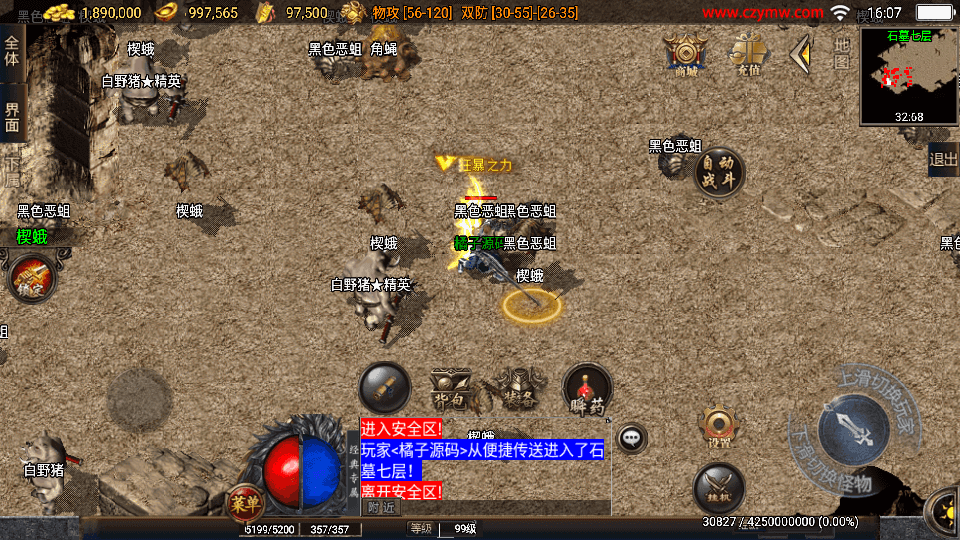Toggle the 自动战斗 auto-battle button

[719, 173]
